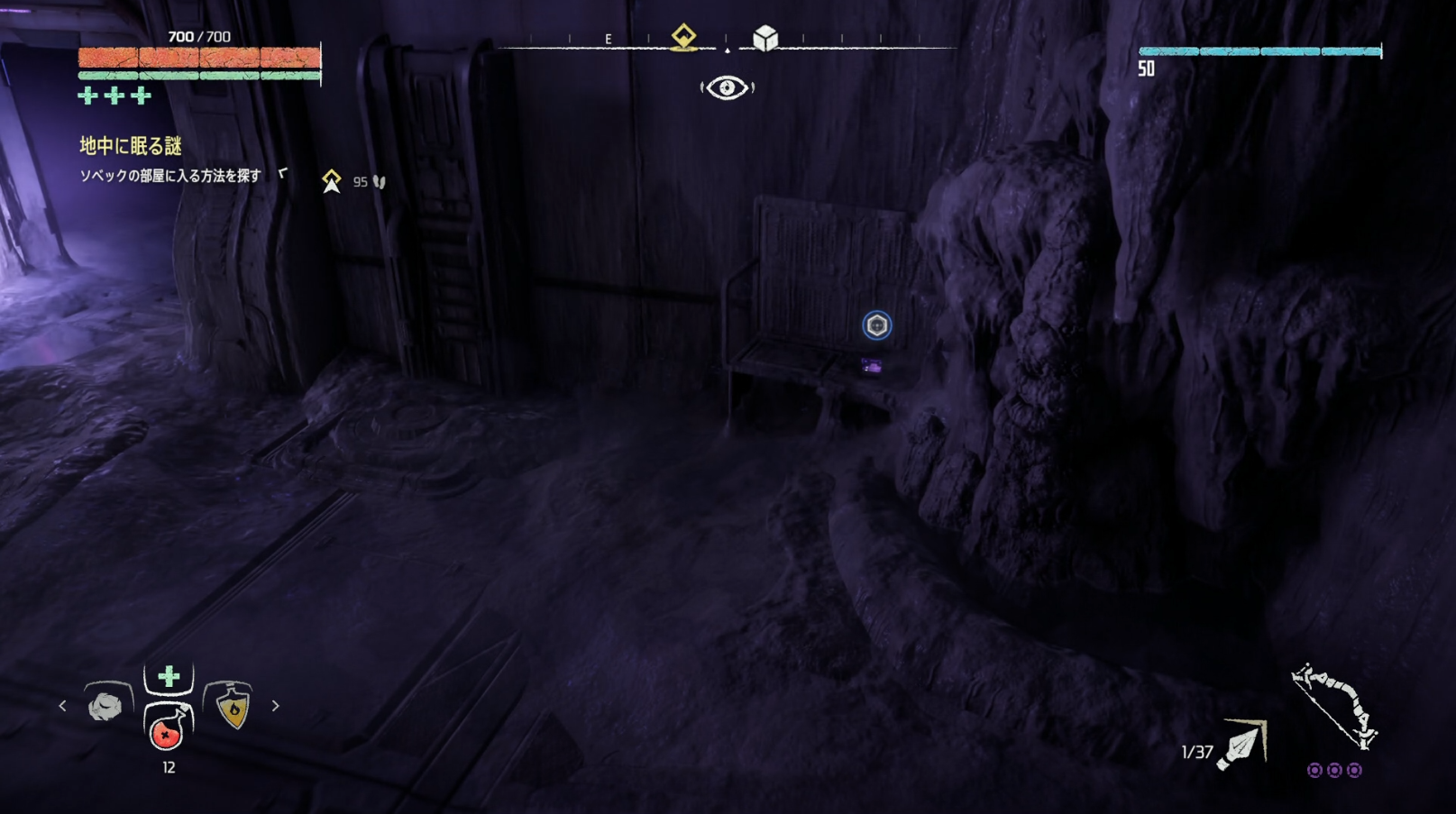Click the right arrow of the item selector

pos(276,706)
